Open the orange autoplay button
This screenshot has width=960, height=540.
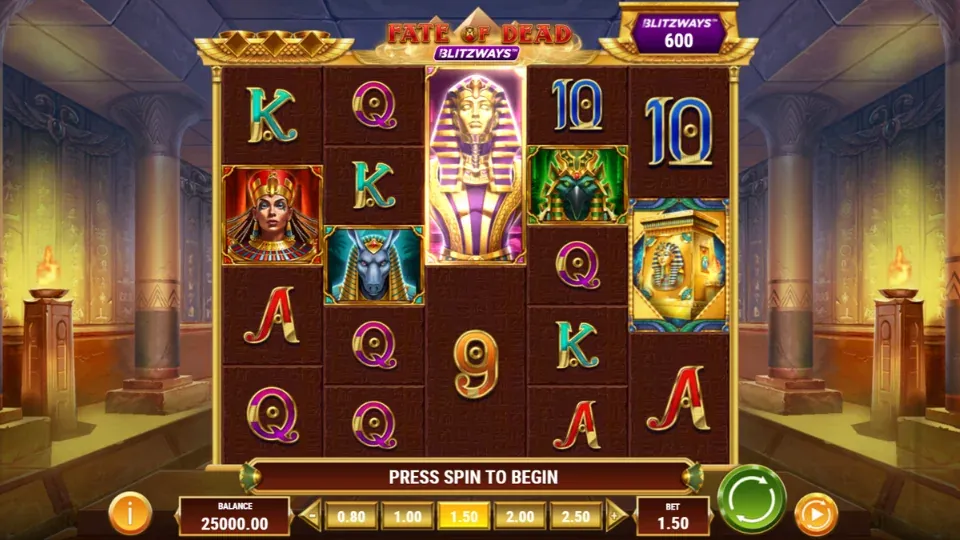pos(815,515)
